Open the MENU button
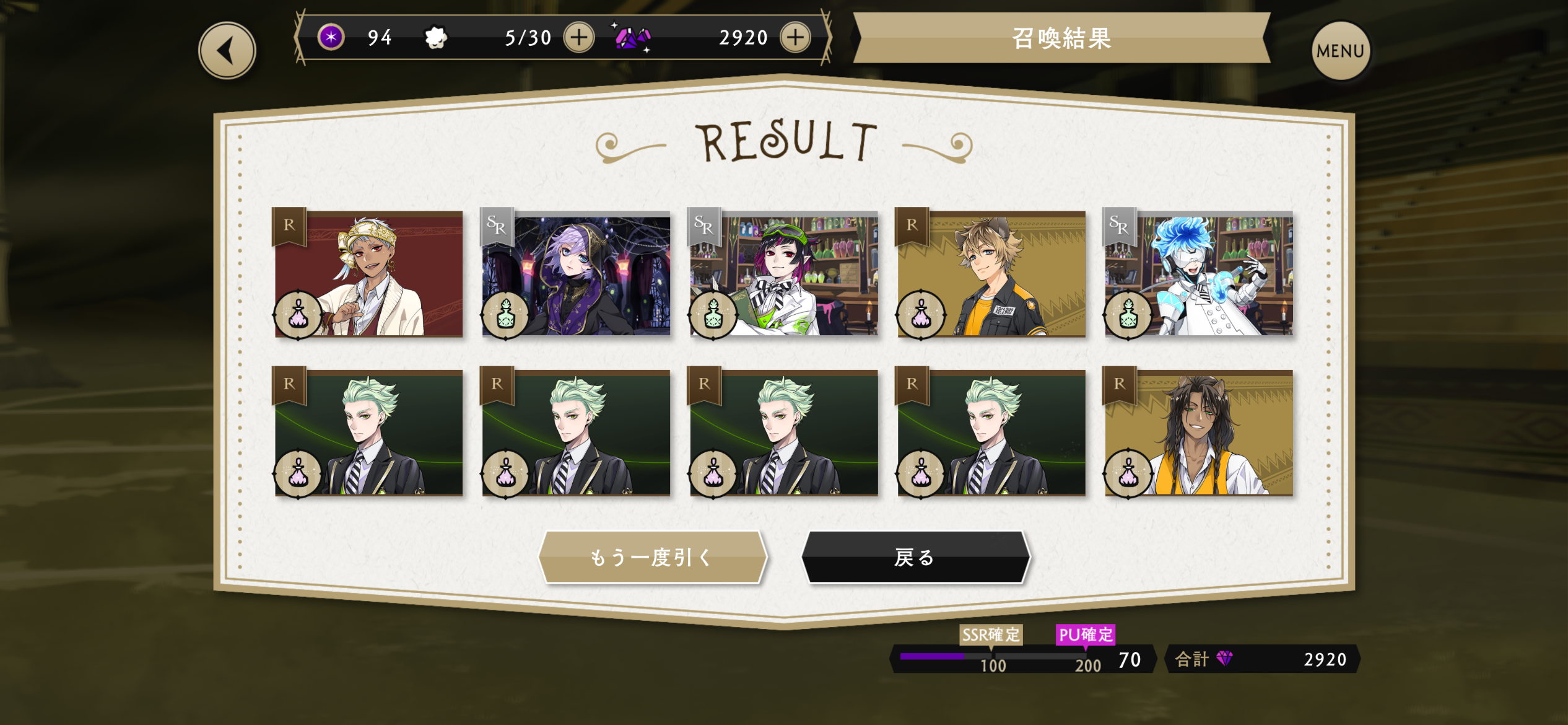The height and width of the screenshot is (725, 1568). pyautogui.click(x=1340, y=51)
